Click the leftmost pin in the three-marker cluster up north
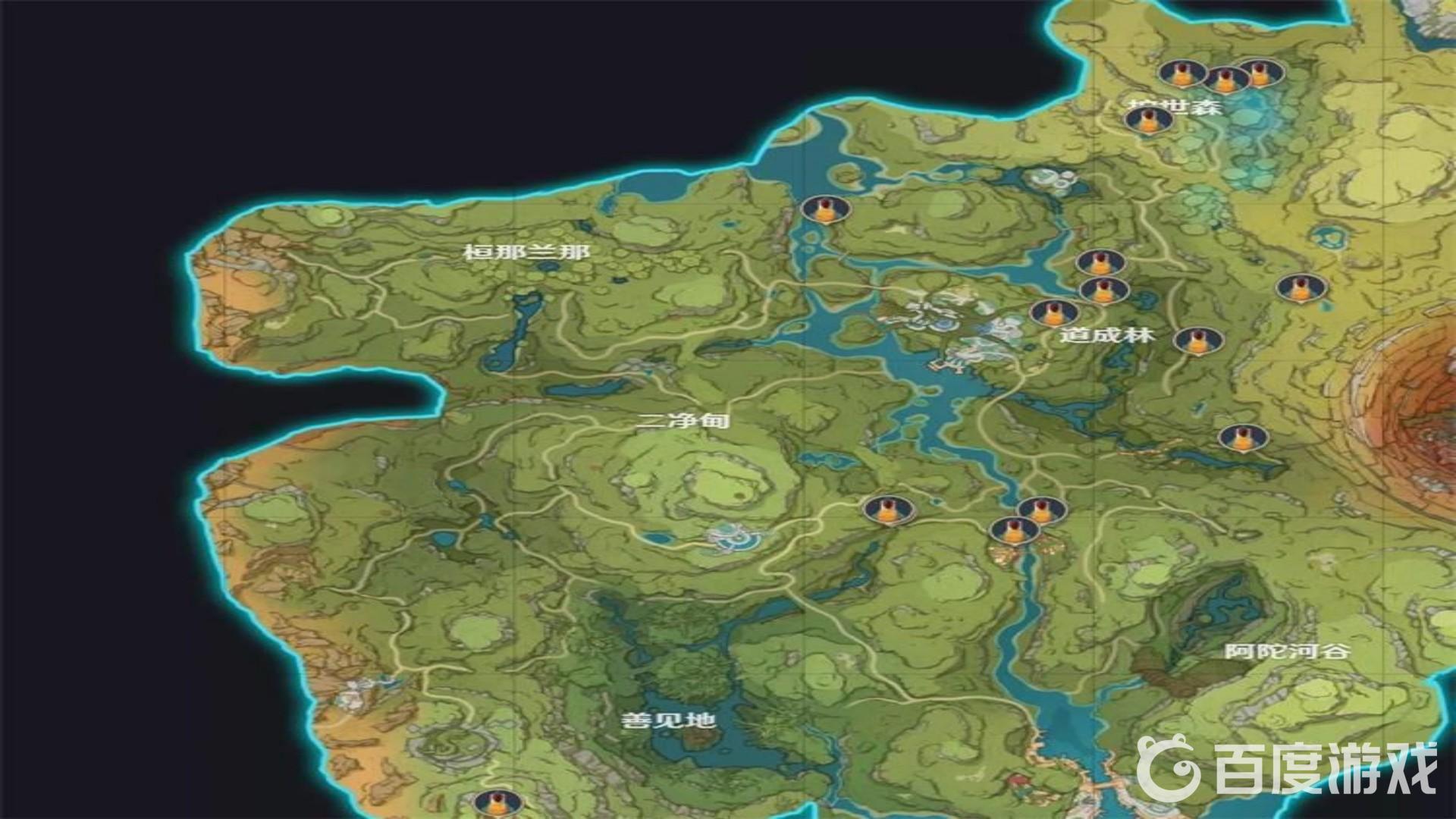Screen dimensions: 1456x819 coord(1181,74)
